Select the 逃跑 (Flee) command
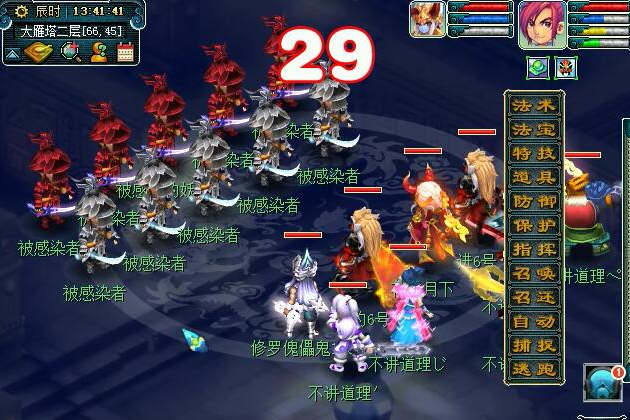 [534, 369]
